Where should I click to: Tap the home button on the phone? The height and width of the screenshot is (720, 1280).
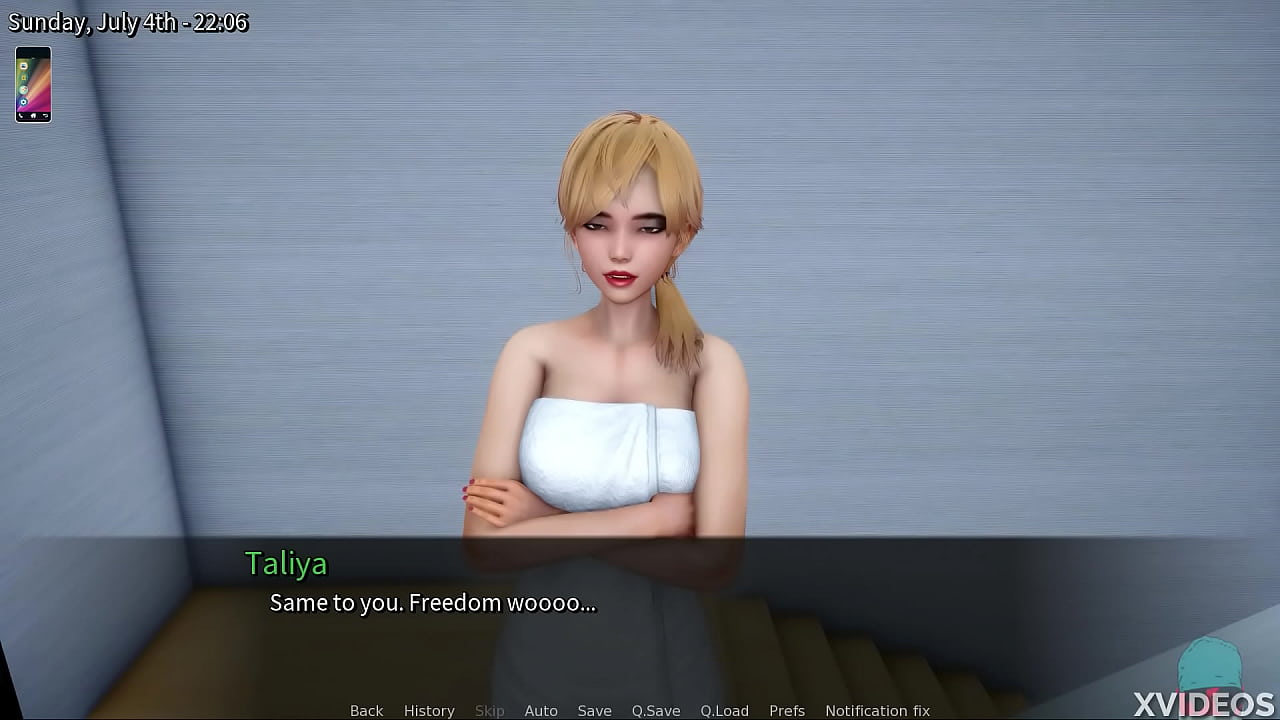33,116
